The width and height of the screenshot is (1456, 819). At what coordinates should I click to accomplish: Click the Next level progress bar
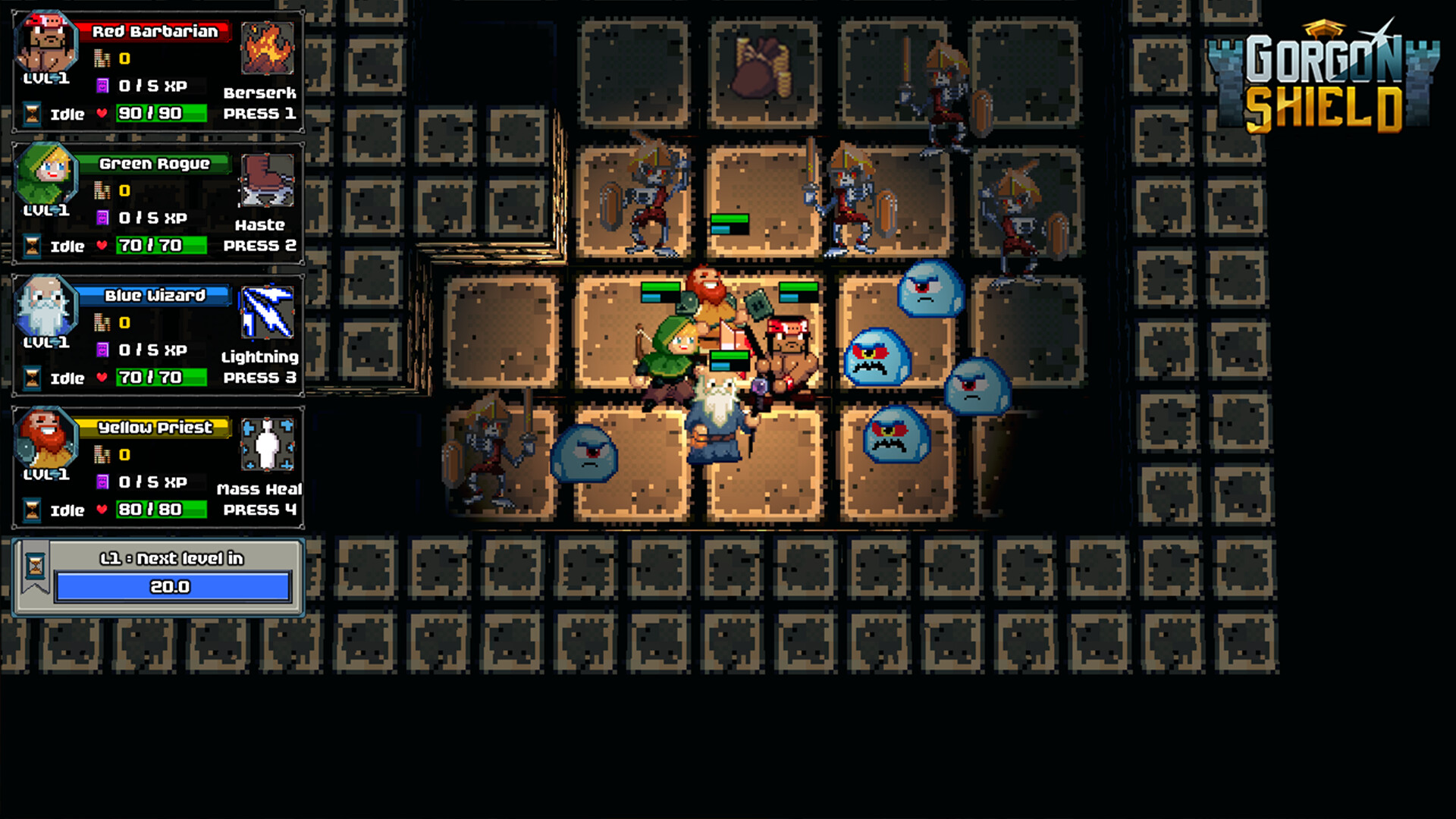173,586
